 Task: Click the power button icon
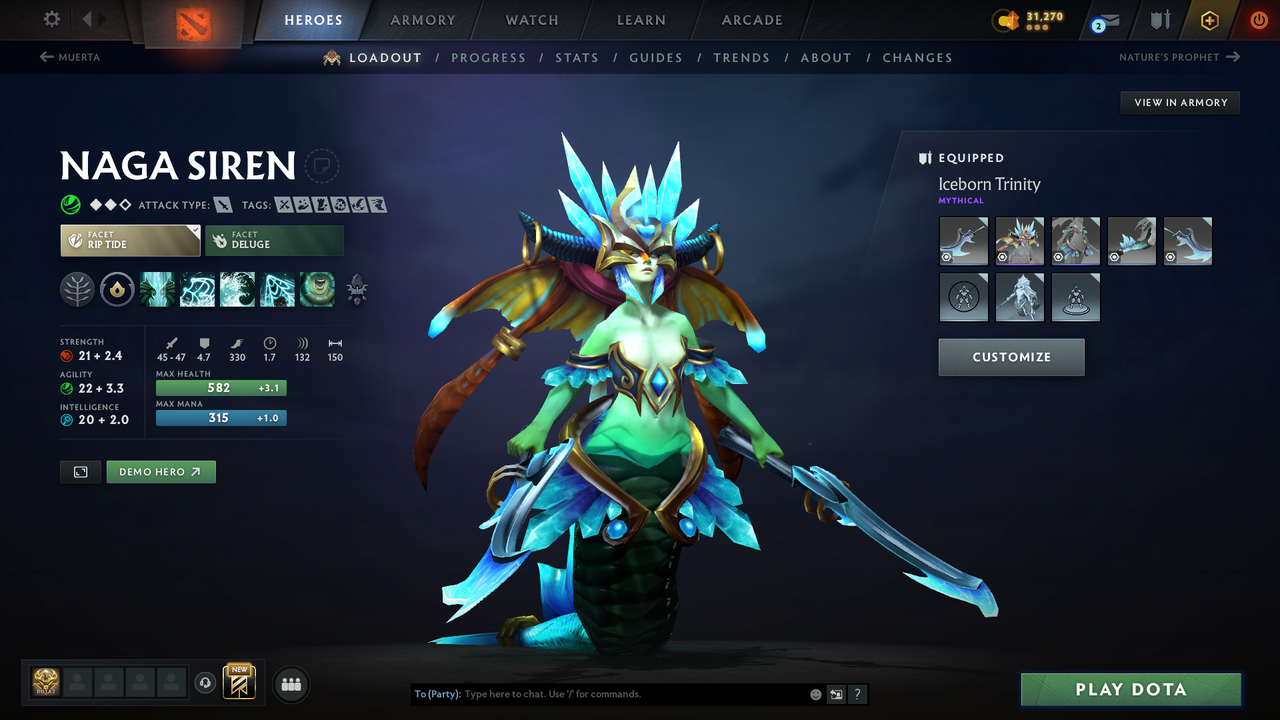[1259, 20]
